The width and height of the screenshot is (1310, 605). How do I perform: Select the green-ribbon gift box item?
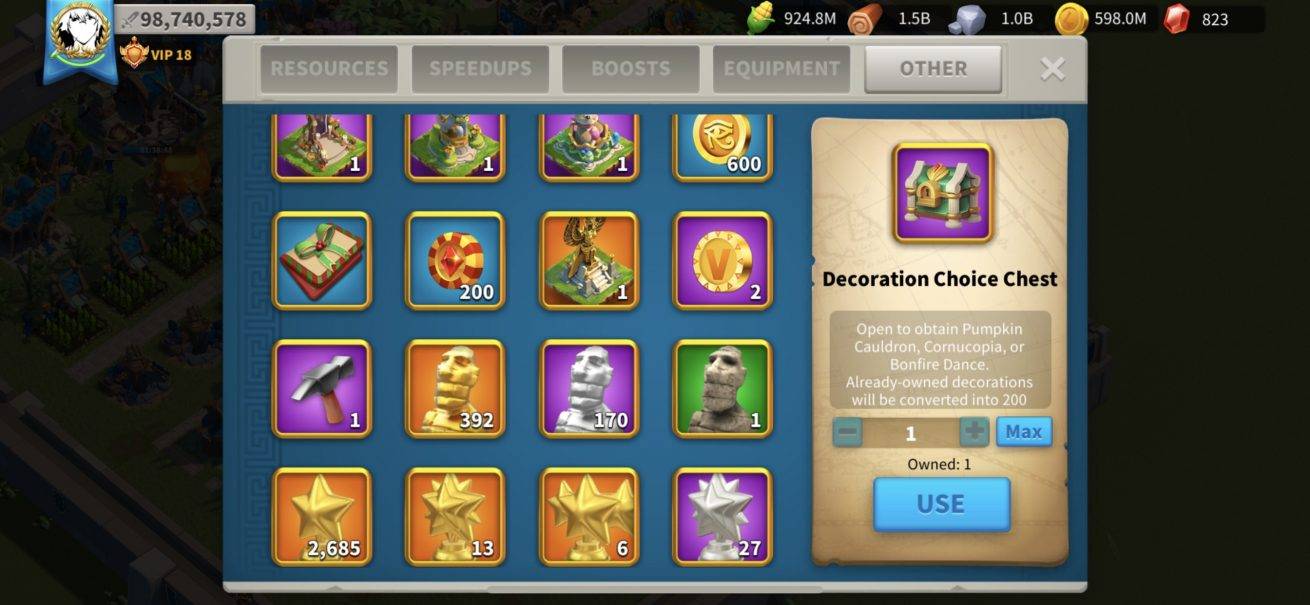(322, 260)
